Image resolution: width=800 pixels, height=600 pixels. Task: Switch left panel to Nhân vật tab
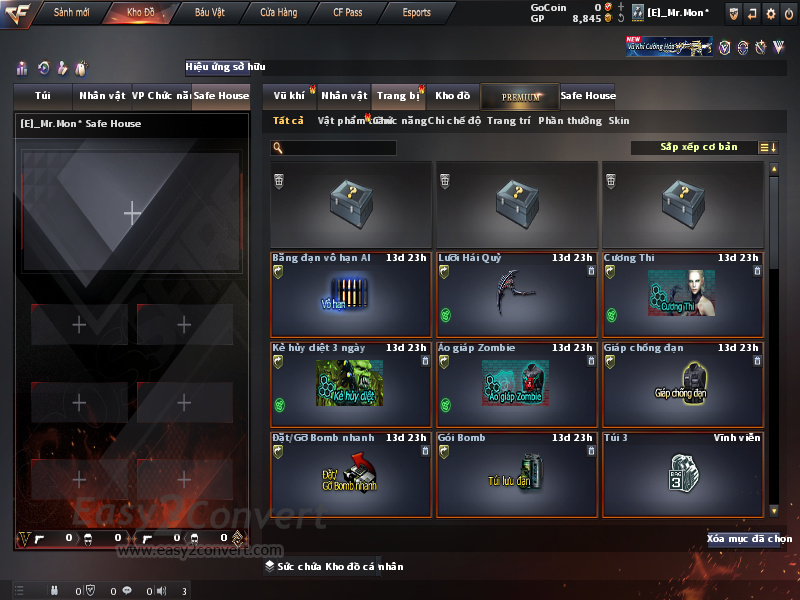click(102, 96)
